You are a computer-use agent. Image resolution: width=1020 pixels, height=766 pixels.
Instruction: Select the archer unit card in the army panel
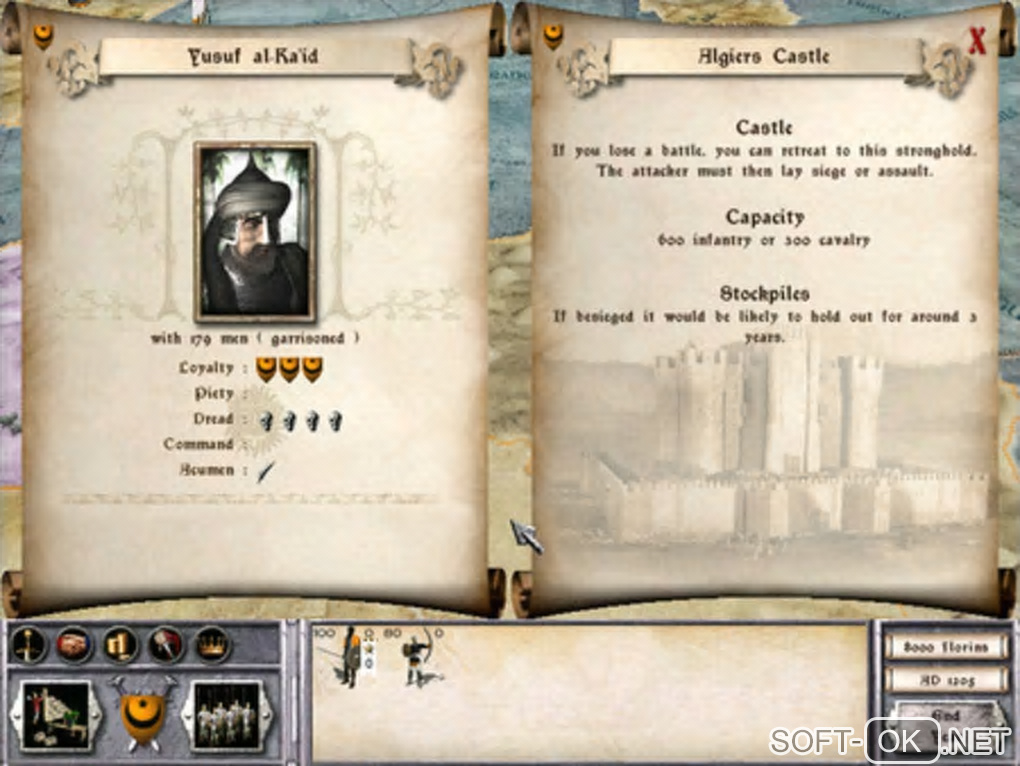419,657
